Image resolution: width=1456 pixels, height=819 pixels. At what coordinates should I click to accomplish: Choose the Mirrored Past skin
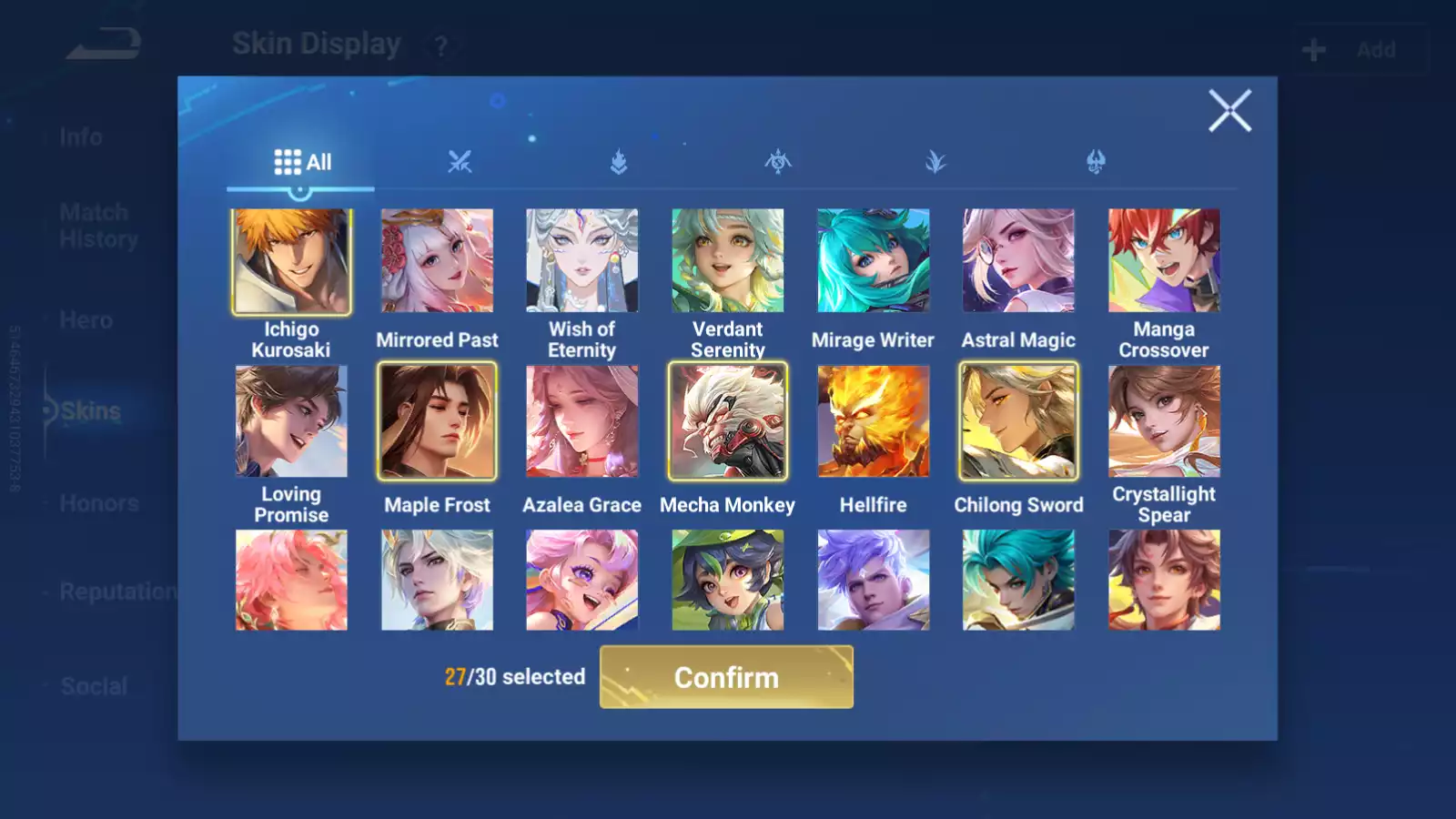coord(437,261)
